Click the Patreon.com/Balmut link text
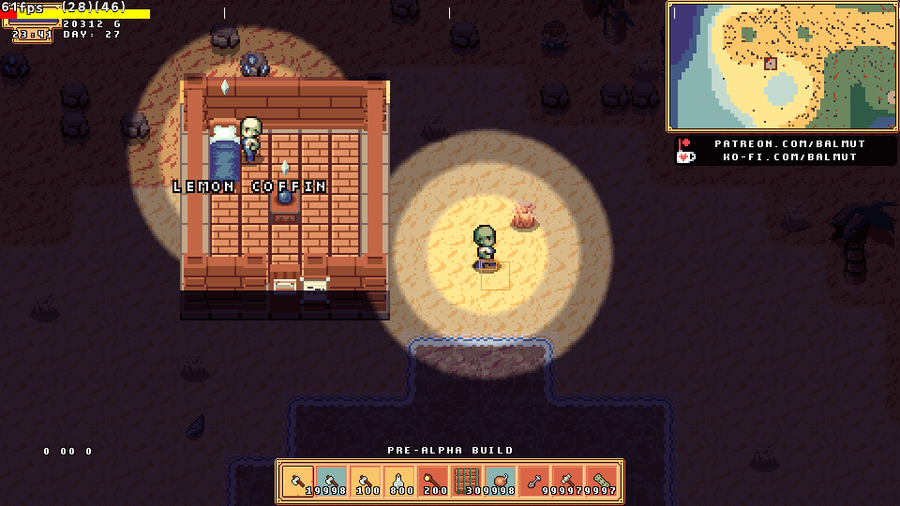Image resolution: width=900 pixels, height=506 pixels. click(789, 143)
